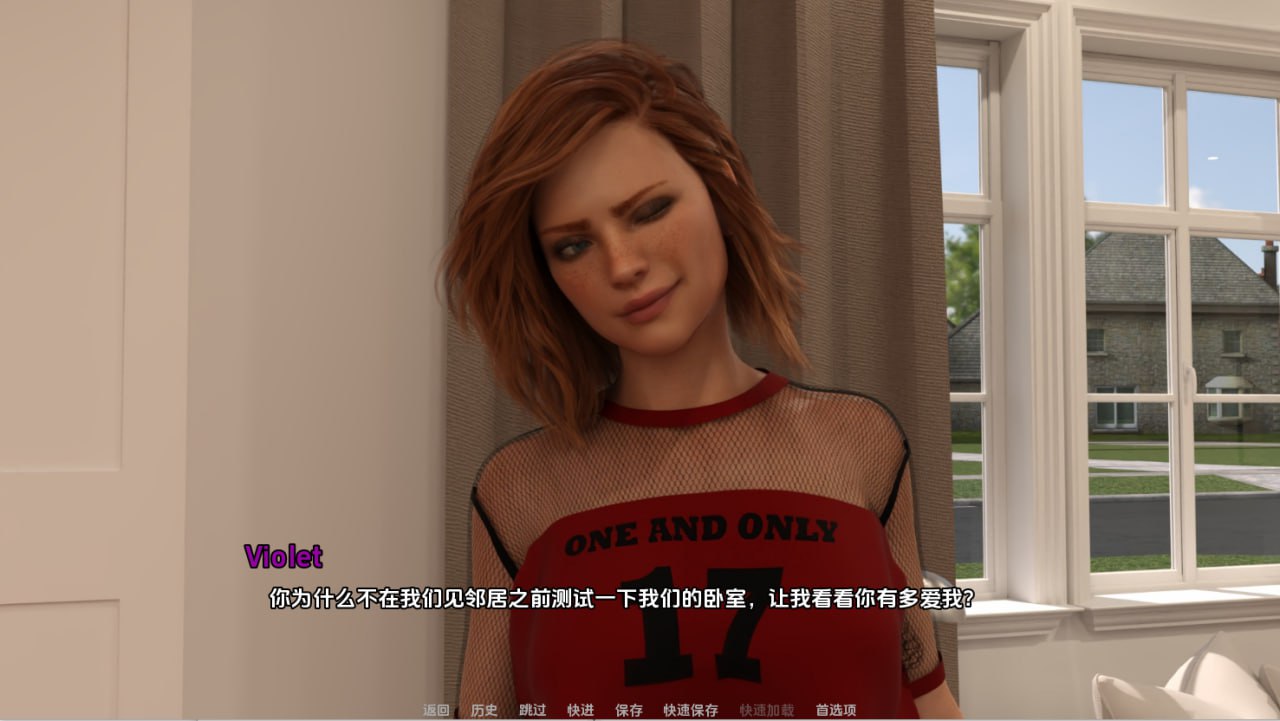Open the 历史 dialogue history screen
Viewport: 1280px width, 721px height.
pyautogui.click(x=483, y=709)
